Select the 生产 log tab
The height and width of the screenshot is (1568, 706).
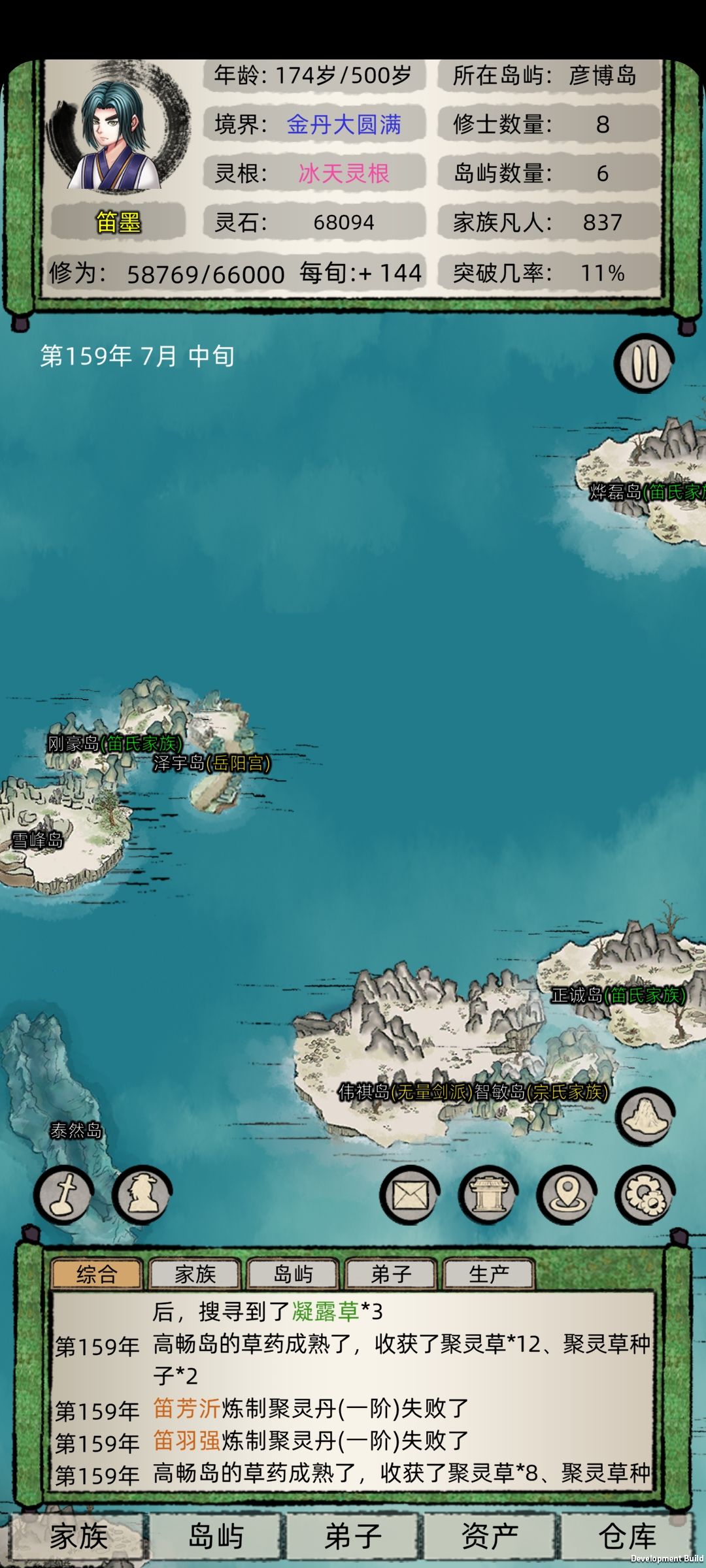click(x=489, y=1274)
